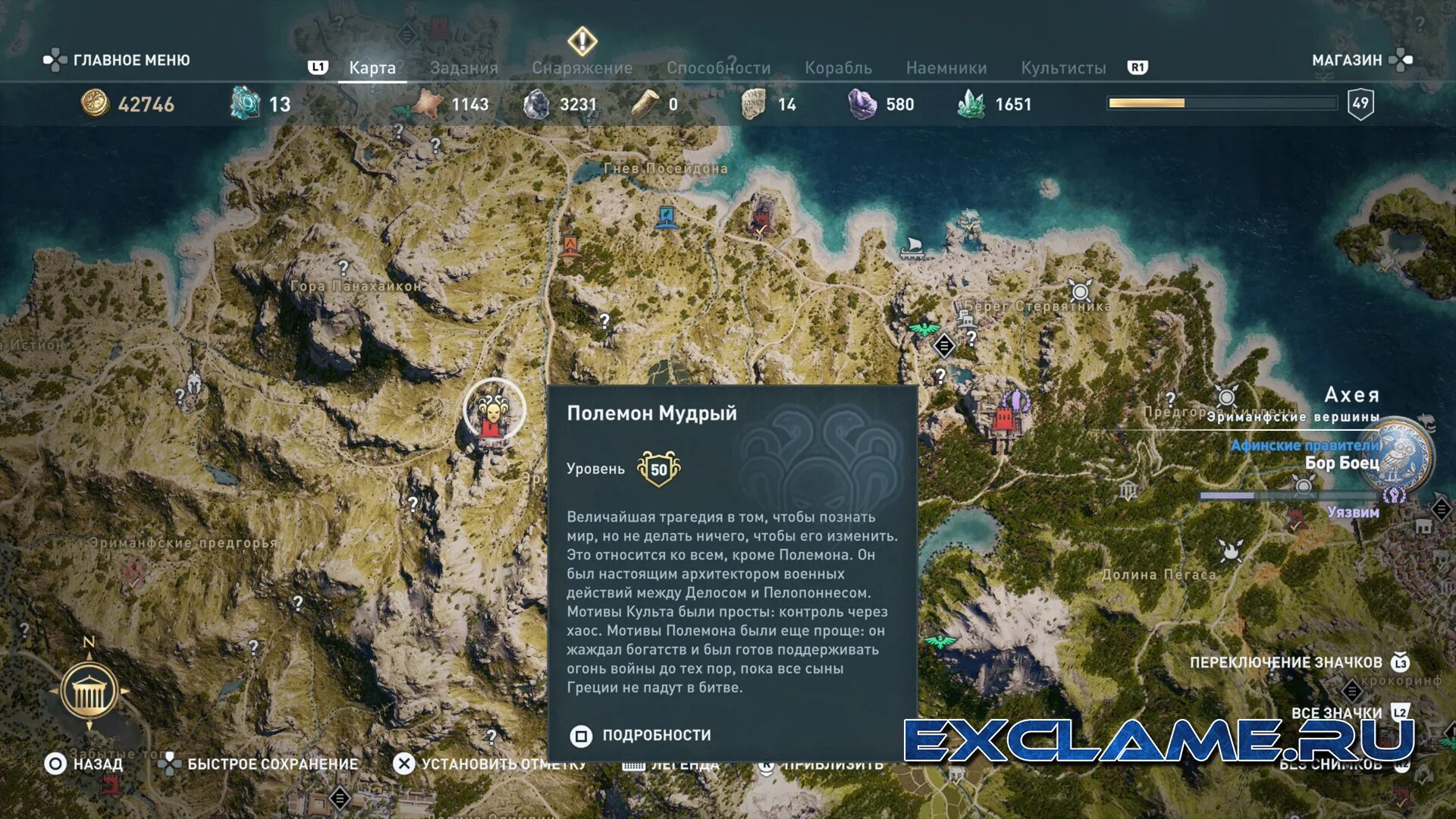
Task: Select the Способности tab
Action: coord(718,68)
